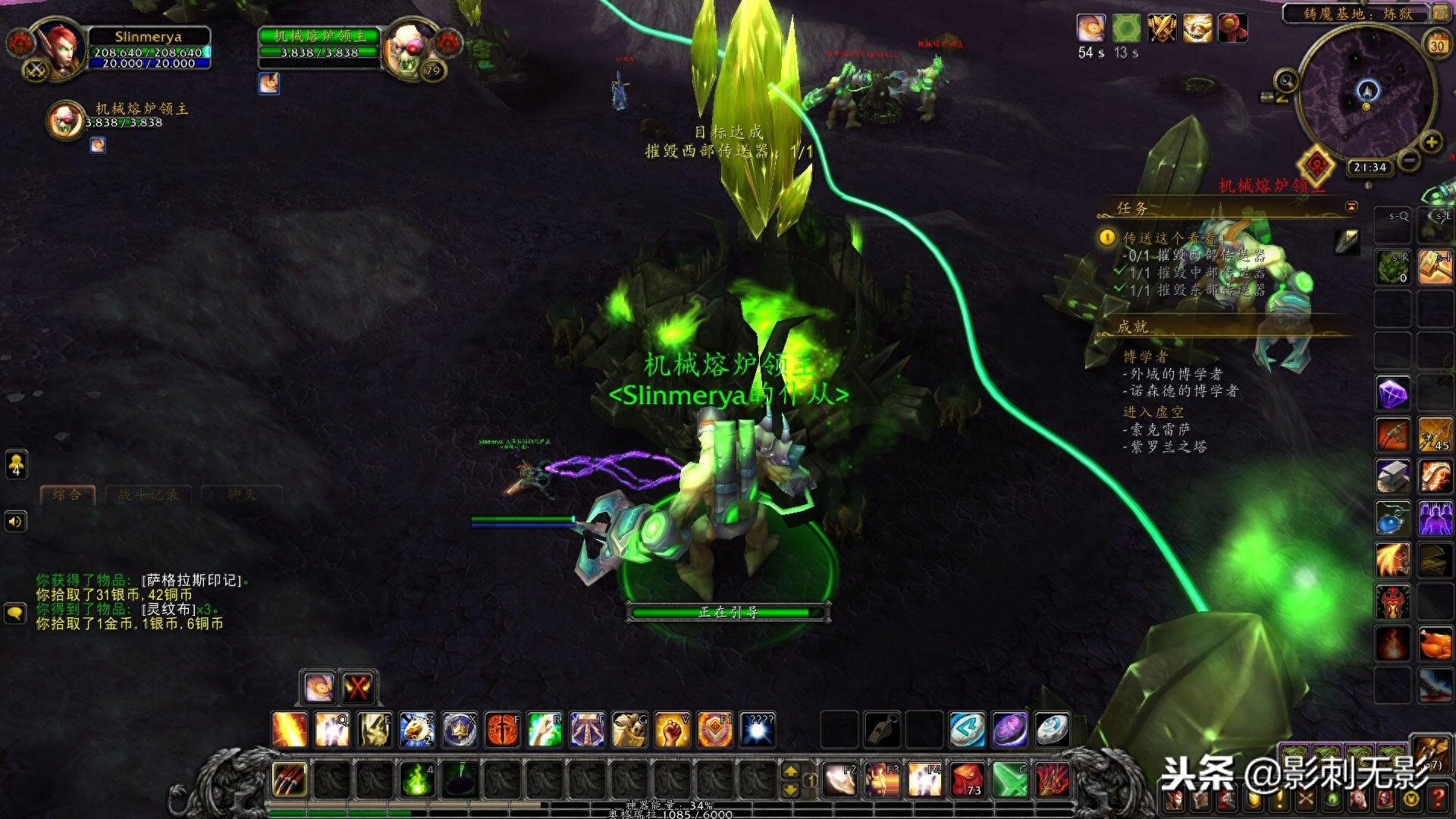This screenshot has width=1456, height=819.
Task: Click the quest item button in tracker
Action: point(1347,241)
